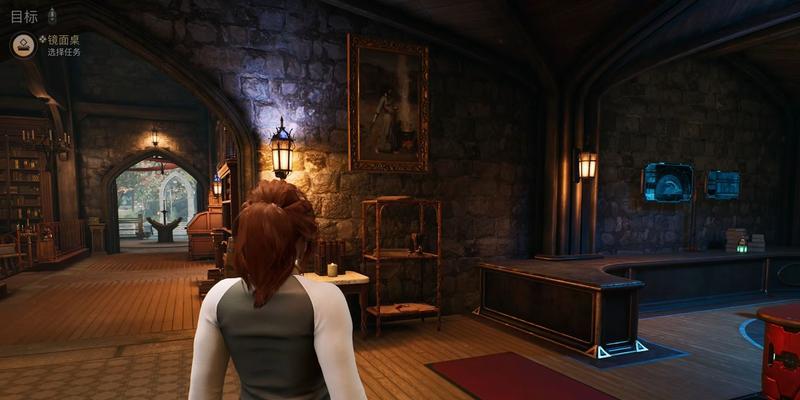The width and height of the screenshot is (800, 400).
Task: Click the round objective icon beside 镜面桌
Action: point(23,44)
